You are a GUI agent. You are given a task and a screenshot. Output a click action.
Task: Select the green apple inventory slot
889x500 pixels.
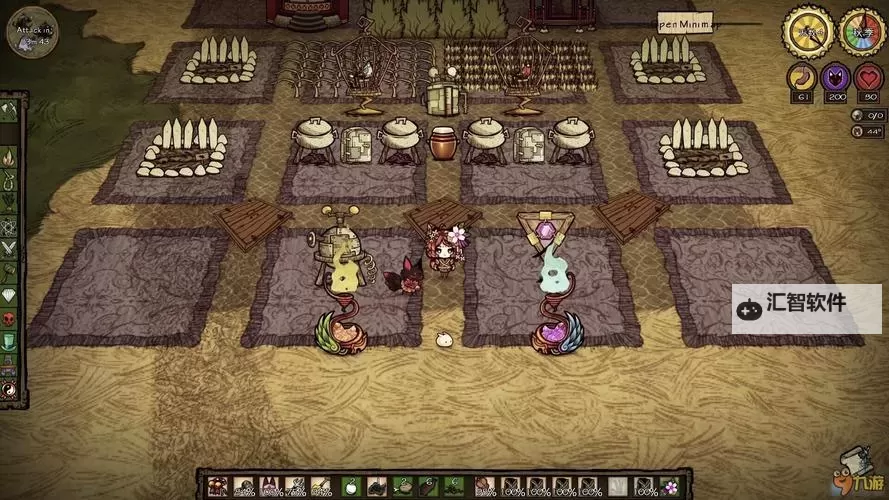click(350, 488)
